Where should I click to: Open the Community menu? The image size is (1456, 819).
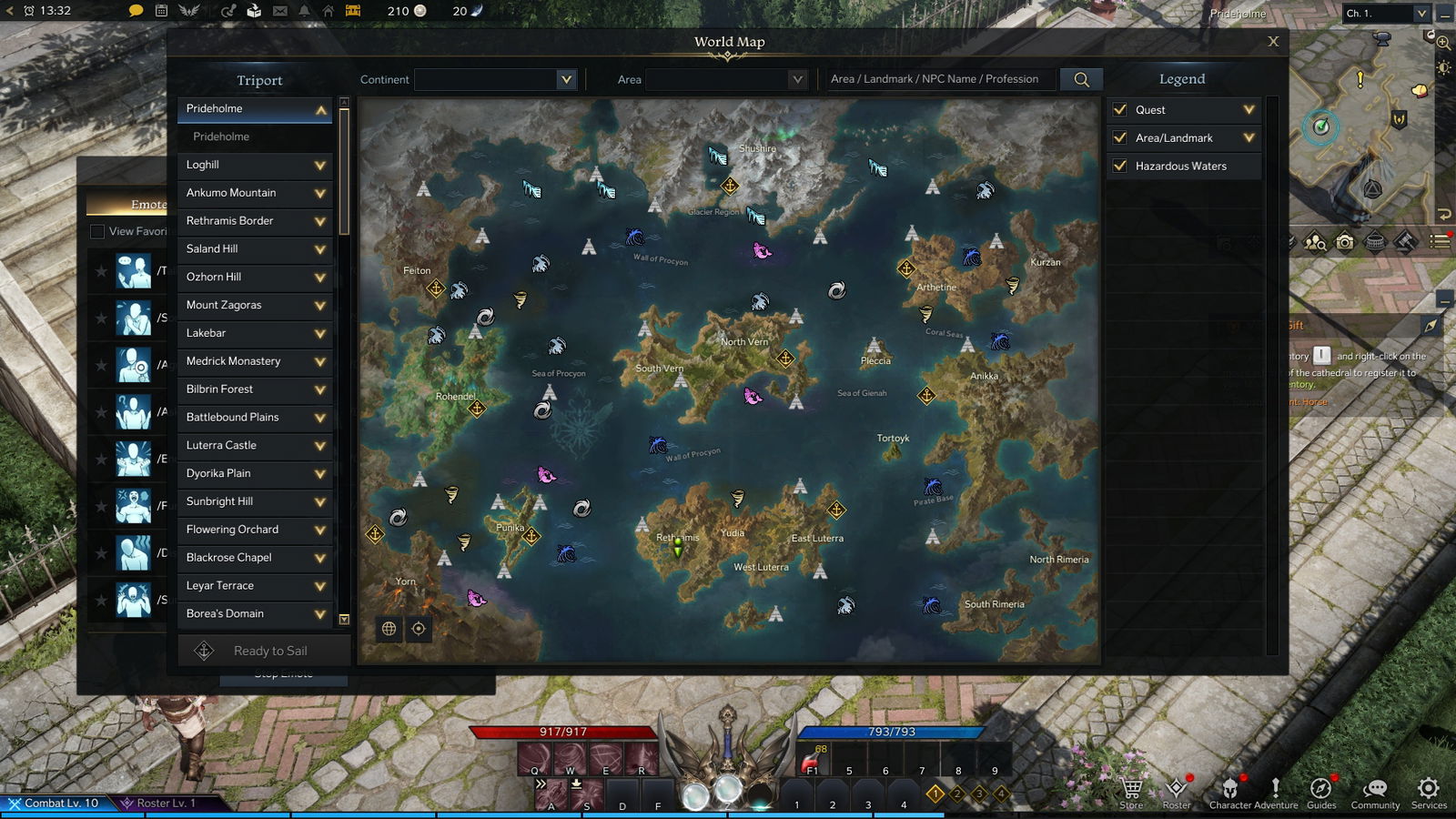click(x=1375, y=791)
